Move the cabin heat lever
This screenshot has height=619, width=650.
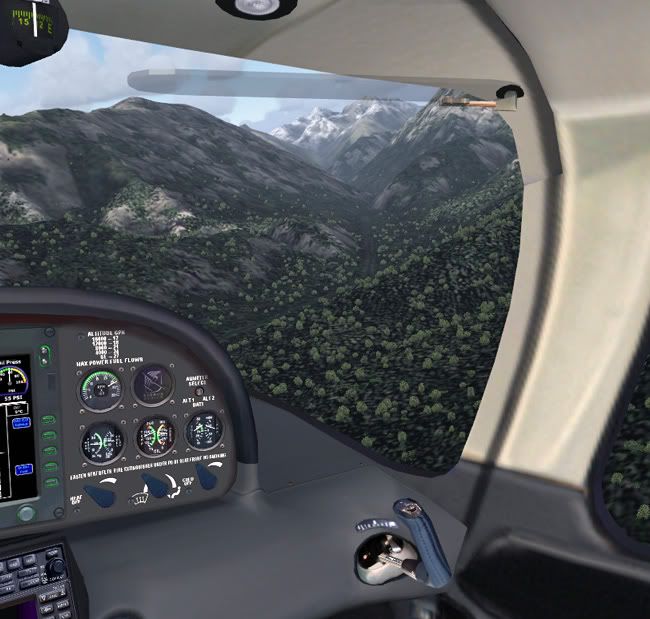(x=99, y=492)
